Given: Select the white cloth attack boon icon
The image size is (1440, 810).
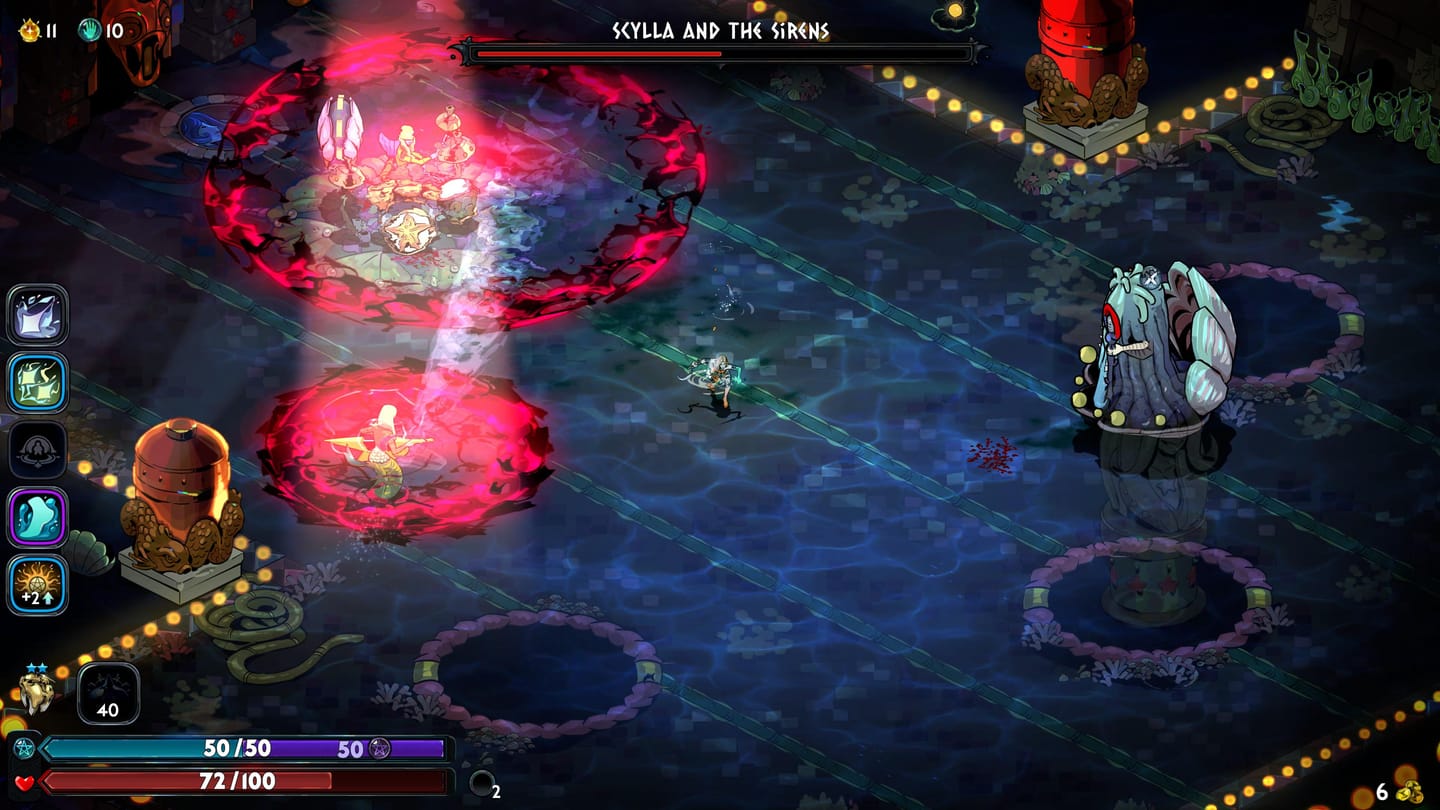Looking at the screenshot, I should pyautogui.click(x=38, y=314).
